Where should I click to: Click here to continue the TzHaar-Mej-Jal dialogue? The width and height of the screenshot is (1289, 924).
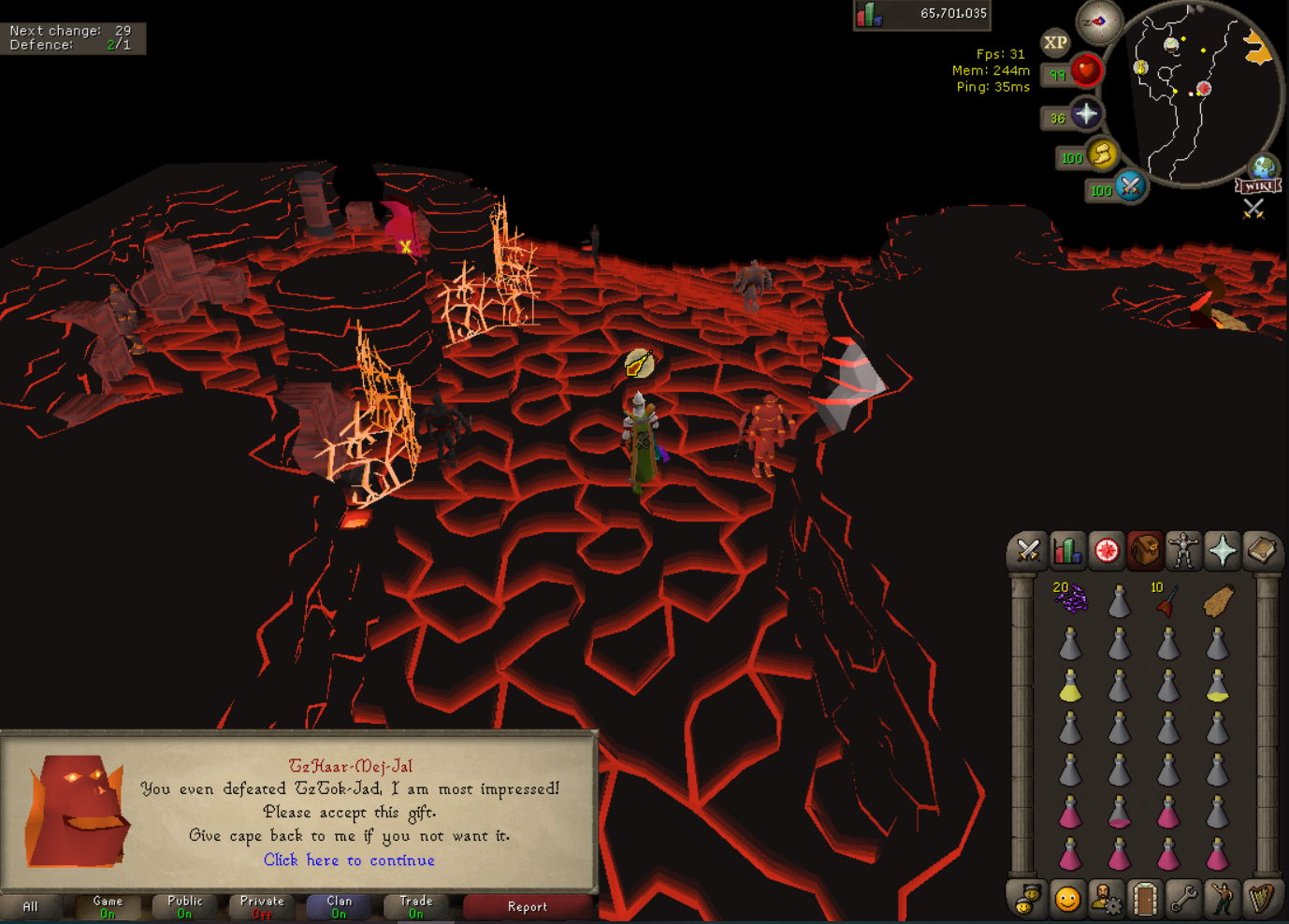349,860
